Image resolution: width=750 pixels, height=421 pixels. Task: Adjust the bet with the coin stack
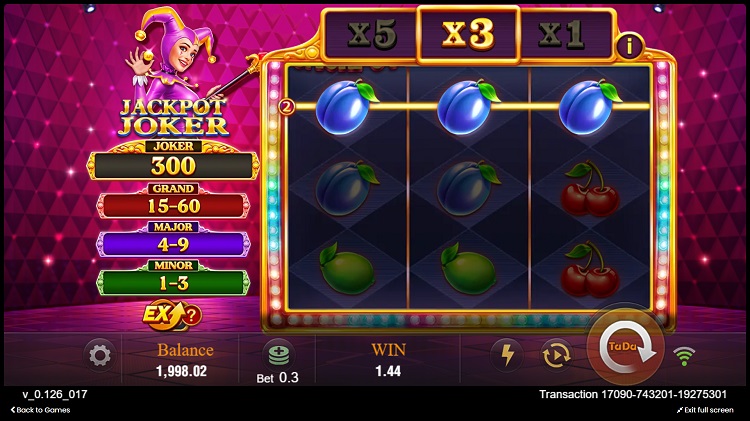point(278,355)
